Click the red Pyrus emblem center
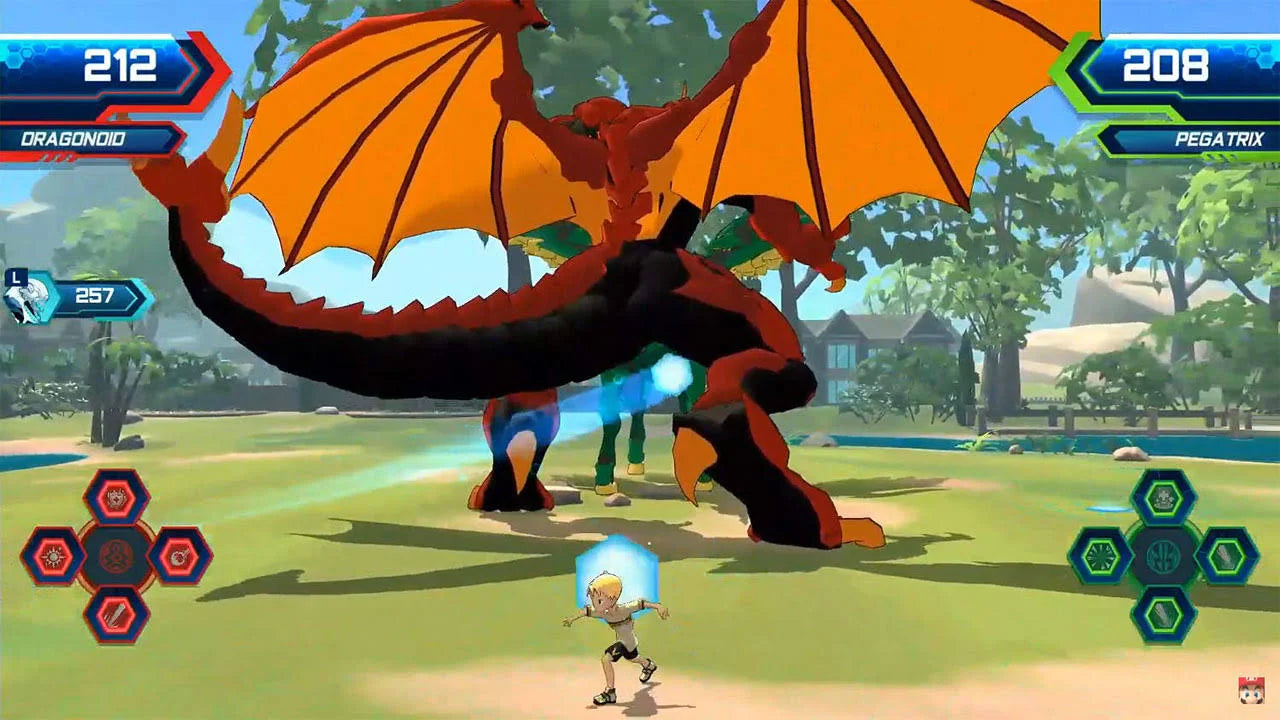Viewport: 1280px width, 720px height. [x=116, y=556]
